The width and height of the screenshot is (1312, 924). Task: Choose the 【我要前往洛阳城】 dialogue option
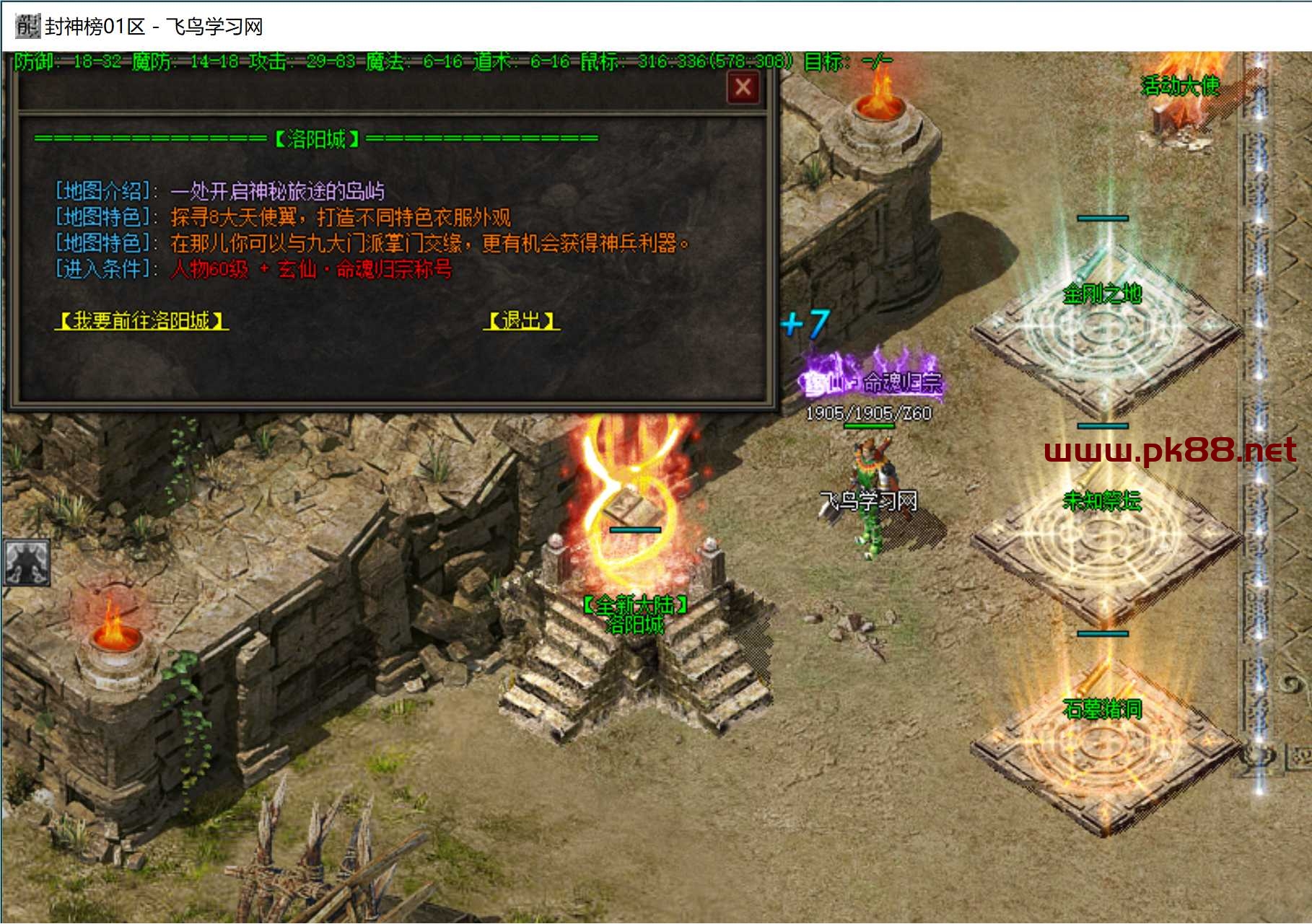pos(142,320)
